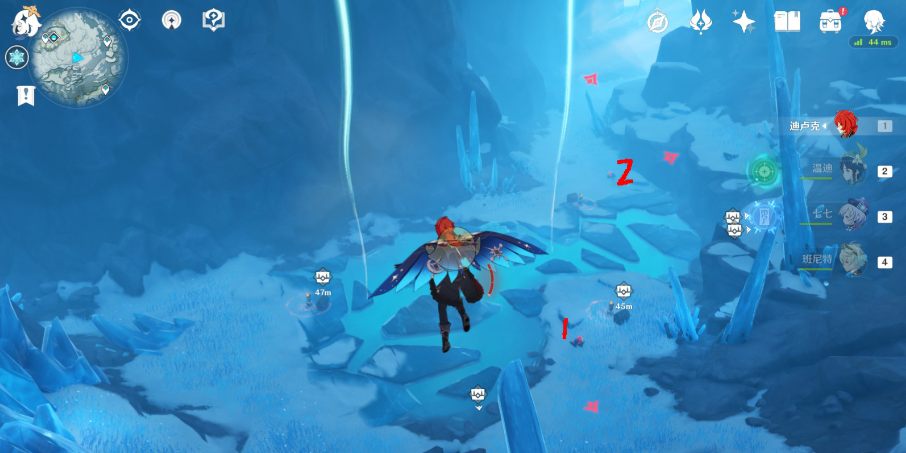Switch to party member 温迪
The width and height of the screenshot is (906, 453).
pos(852,171)
